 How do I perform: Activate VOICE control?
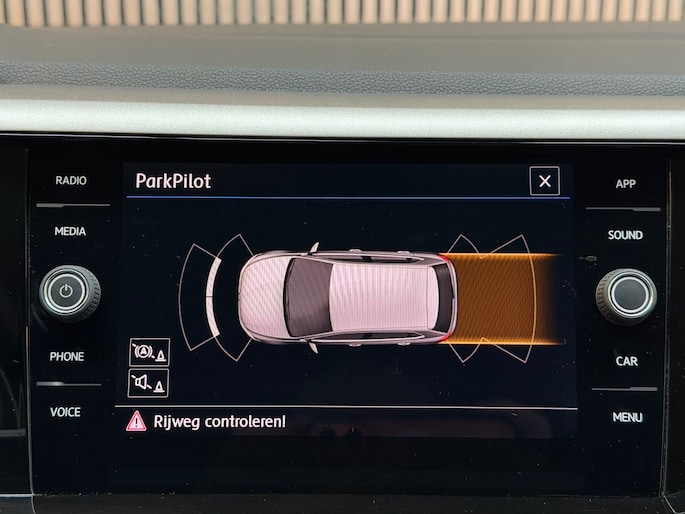[x=66, y=412]
